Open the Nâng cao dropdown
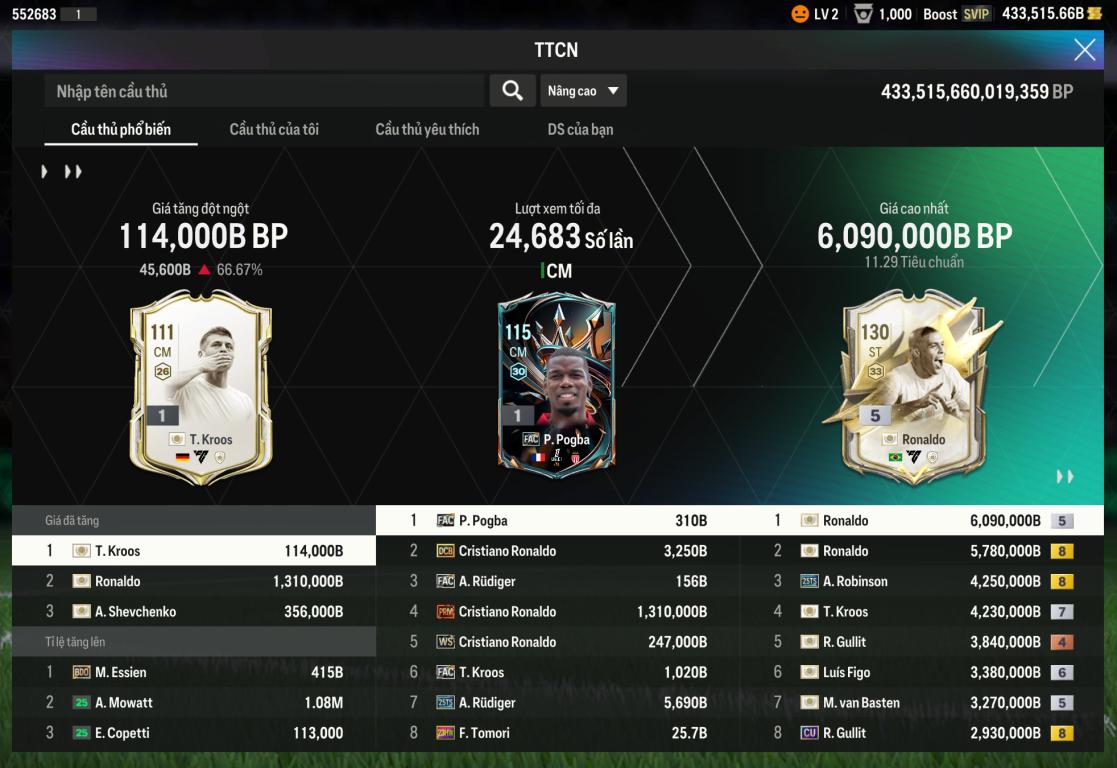This screenshot has width=1117, height=768. (x=584, y=91)
